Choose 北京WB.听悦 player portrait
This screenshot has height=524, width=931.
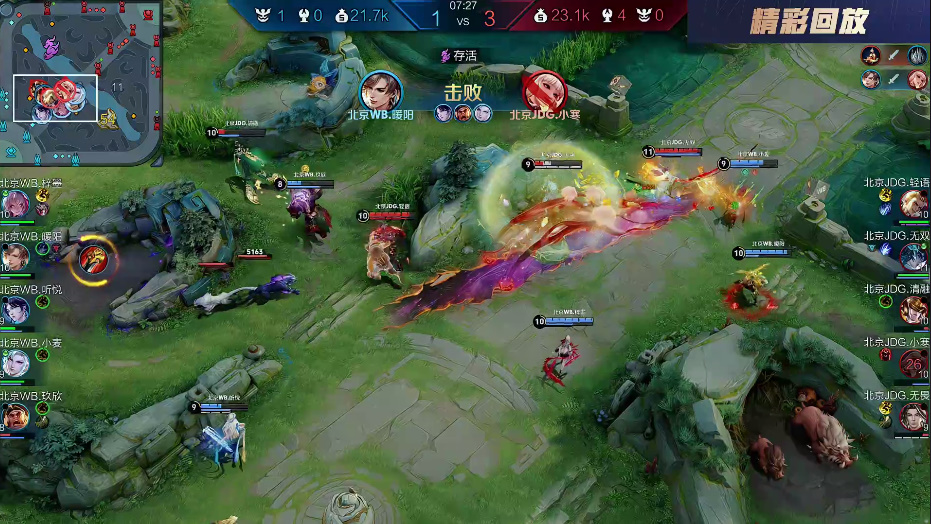(x=14, y=311)
